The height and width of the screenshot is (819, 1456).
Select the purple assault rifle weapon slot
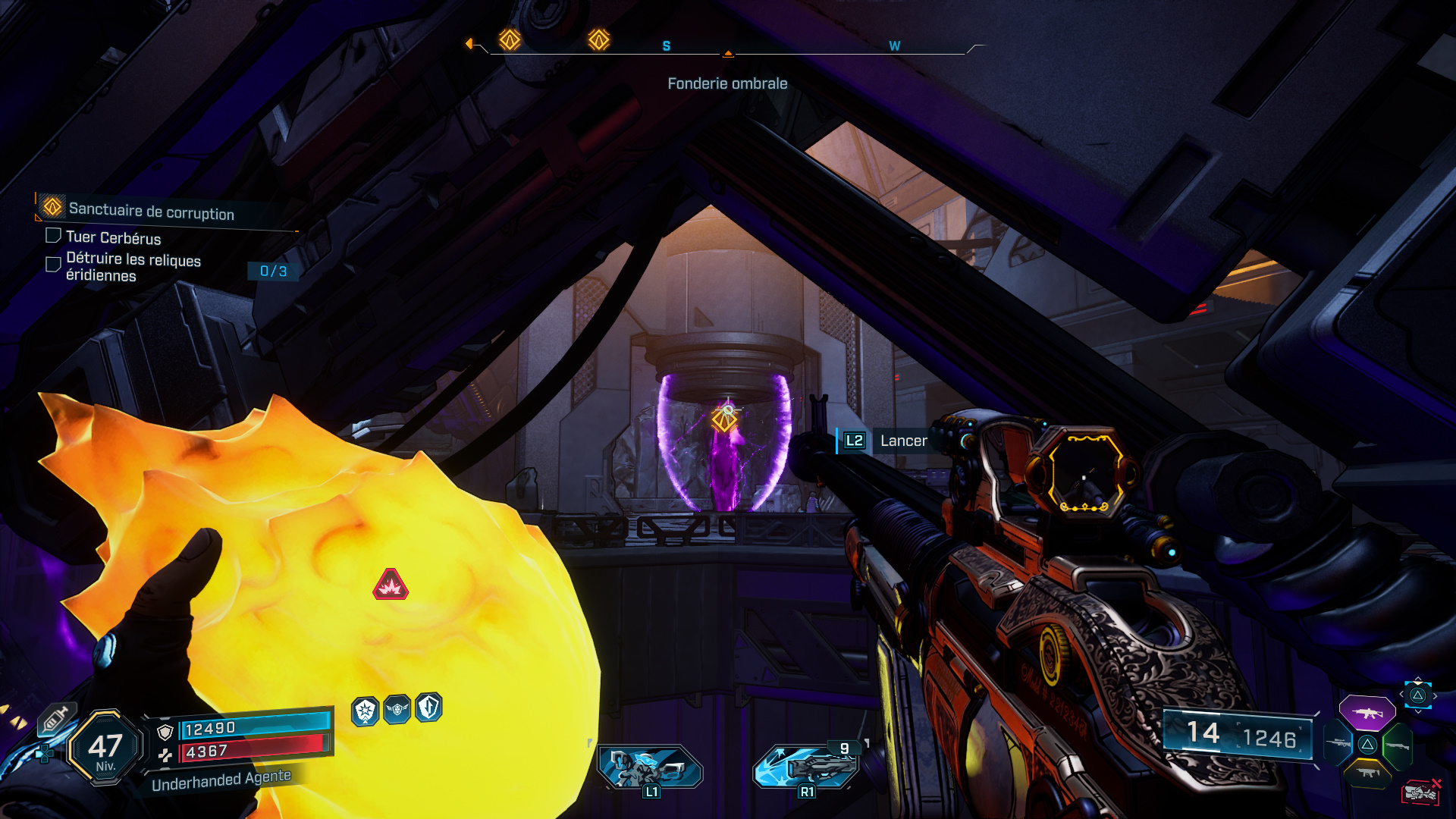click(1367, 713)
